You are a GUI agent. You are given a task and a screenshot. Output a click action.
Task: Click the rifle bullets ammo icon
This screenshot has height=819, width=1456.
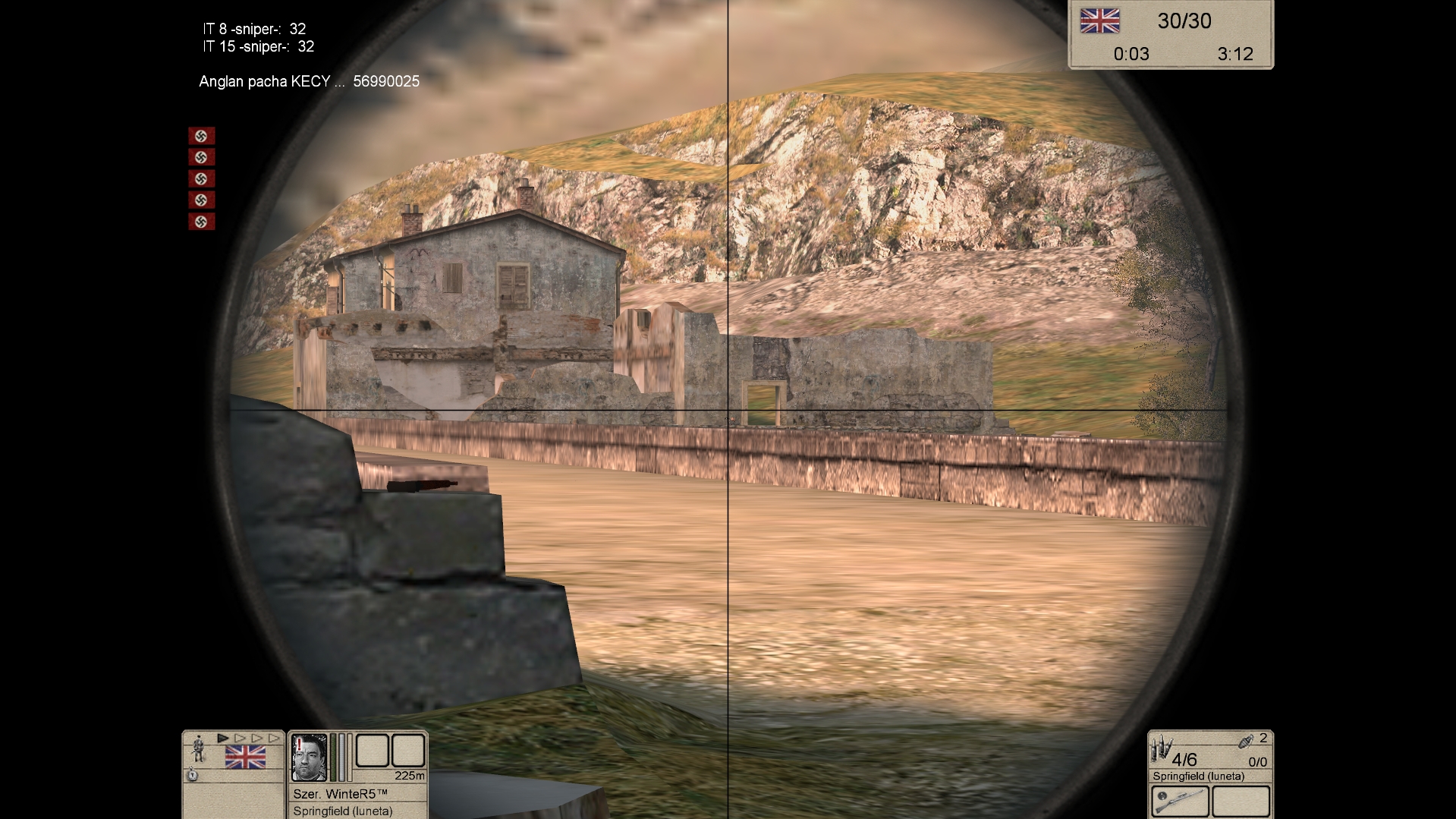(x=1159, y=749)
